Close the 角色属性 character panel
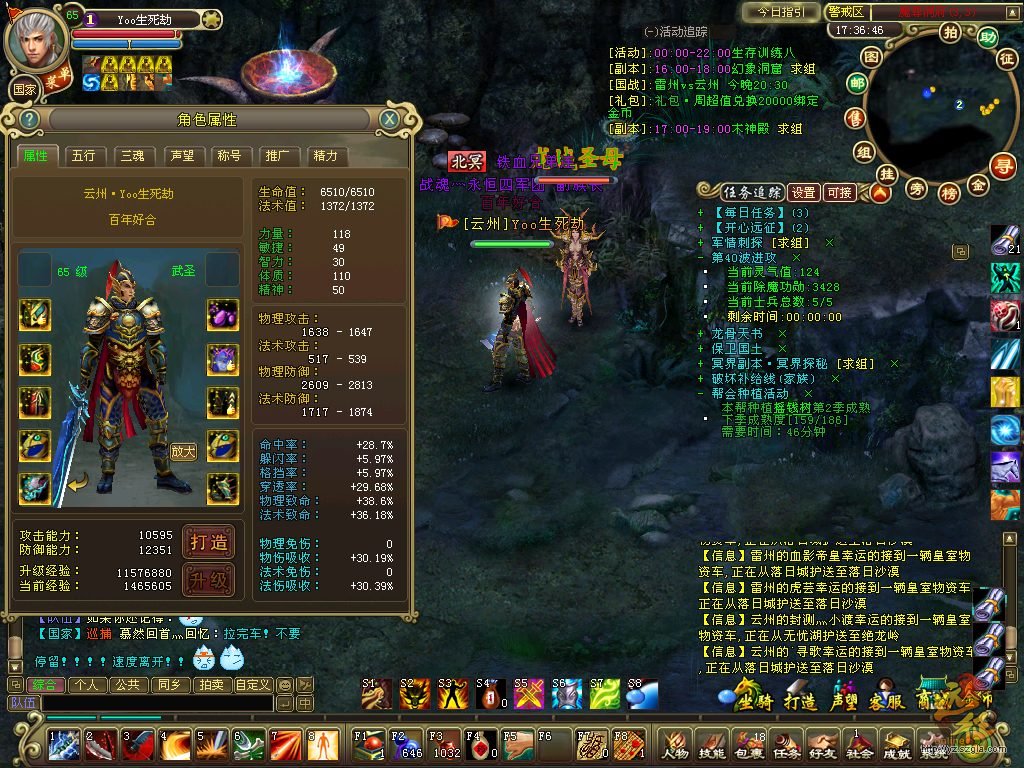This screenshot has width=1024, height=768. click(389, 120)
